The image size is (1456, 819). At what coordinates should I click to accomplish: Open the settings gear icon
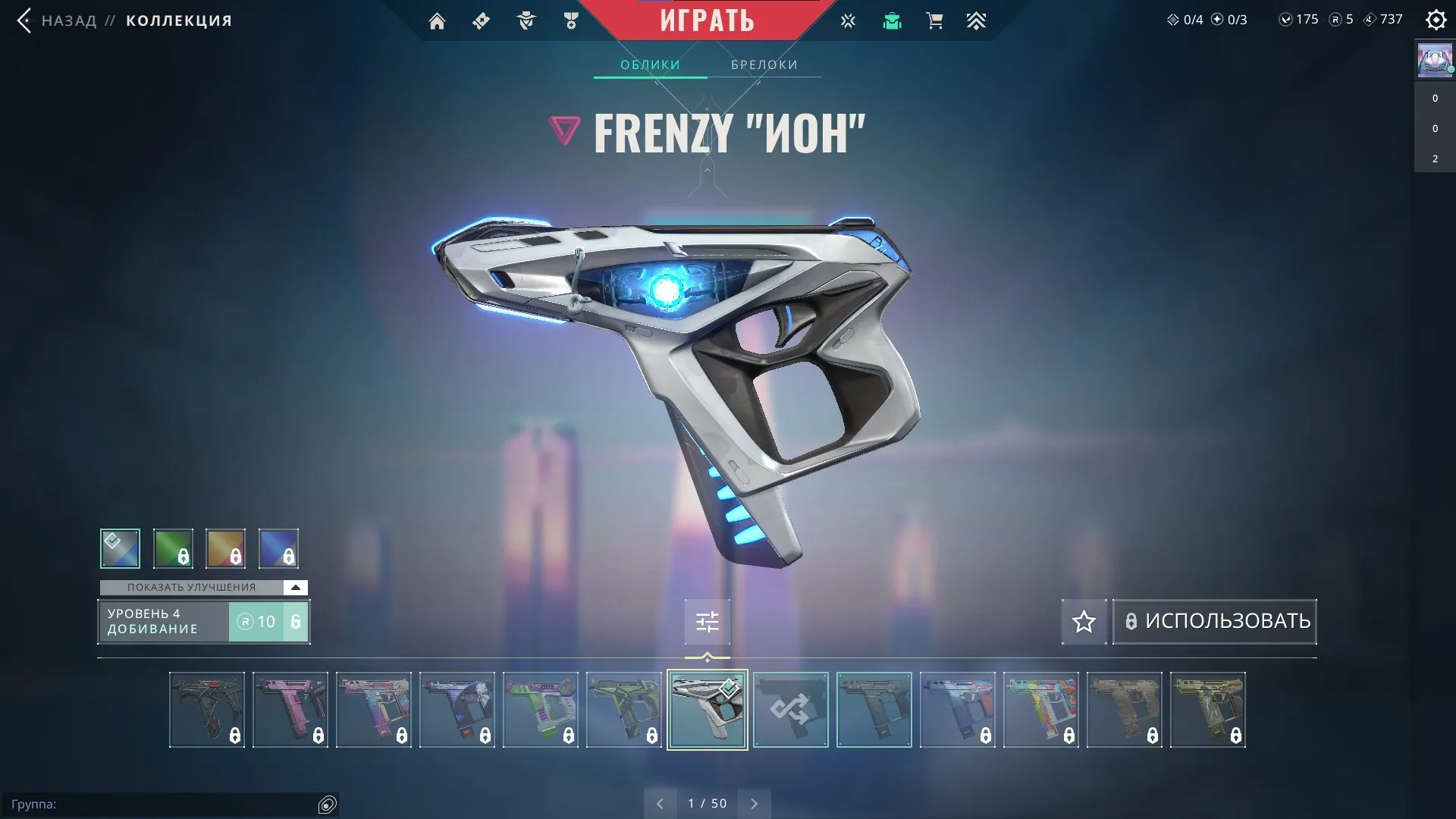(x=1436, y=20)
